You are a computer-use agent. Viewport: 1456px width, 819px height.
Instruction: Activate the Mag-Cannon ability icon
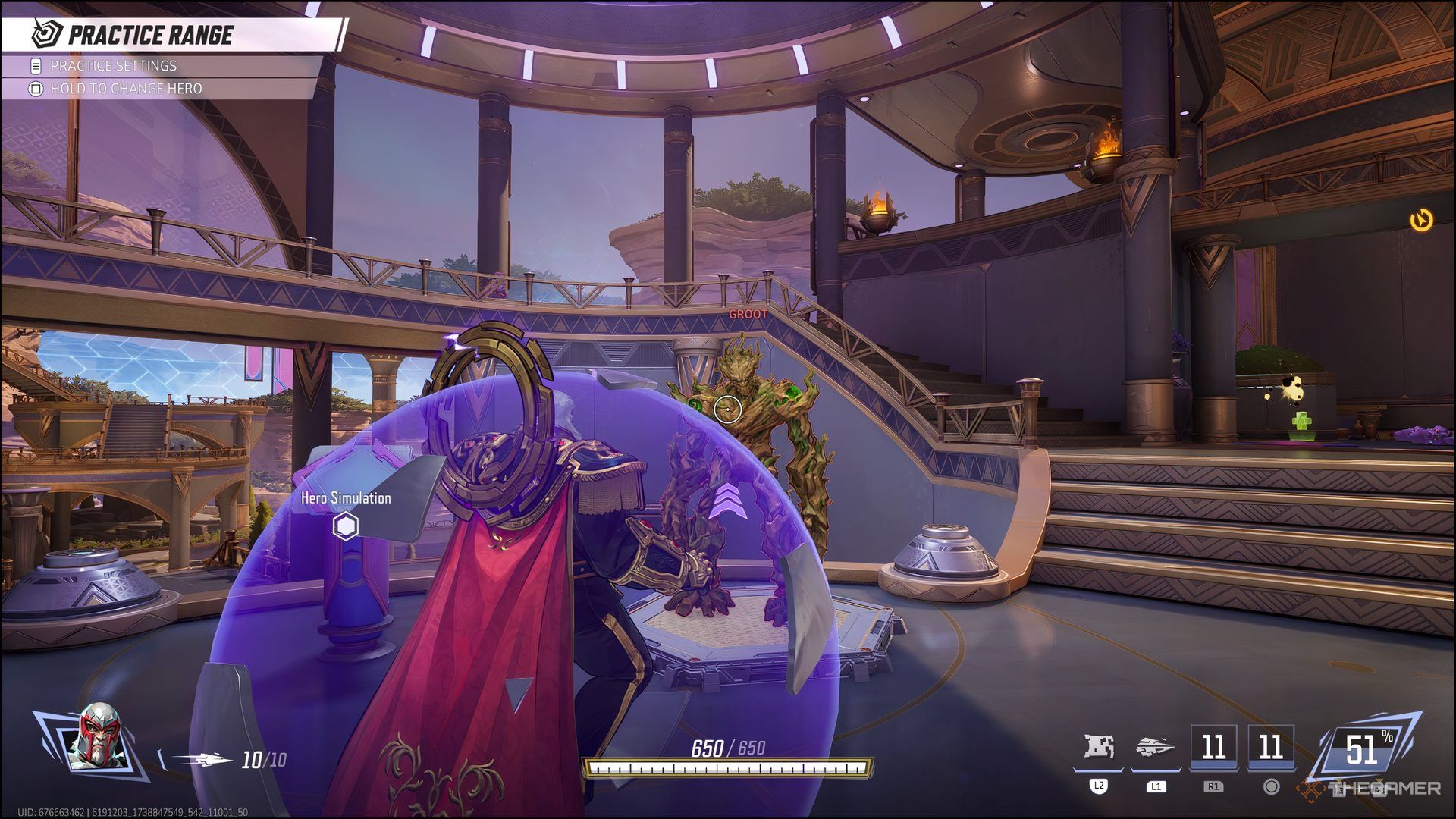point(1155,747)
